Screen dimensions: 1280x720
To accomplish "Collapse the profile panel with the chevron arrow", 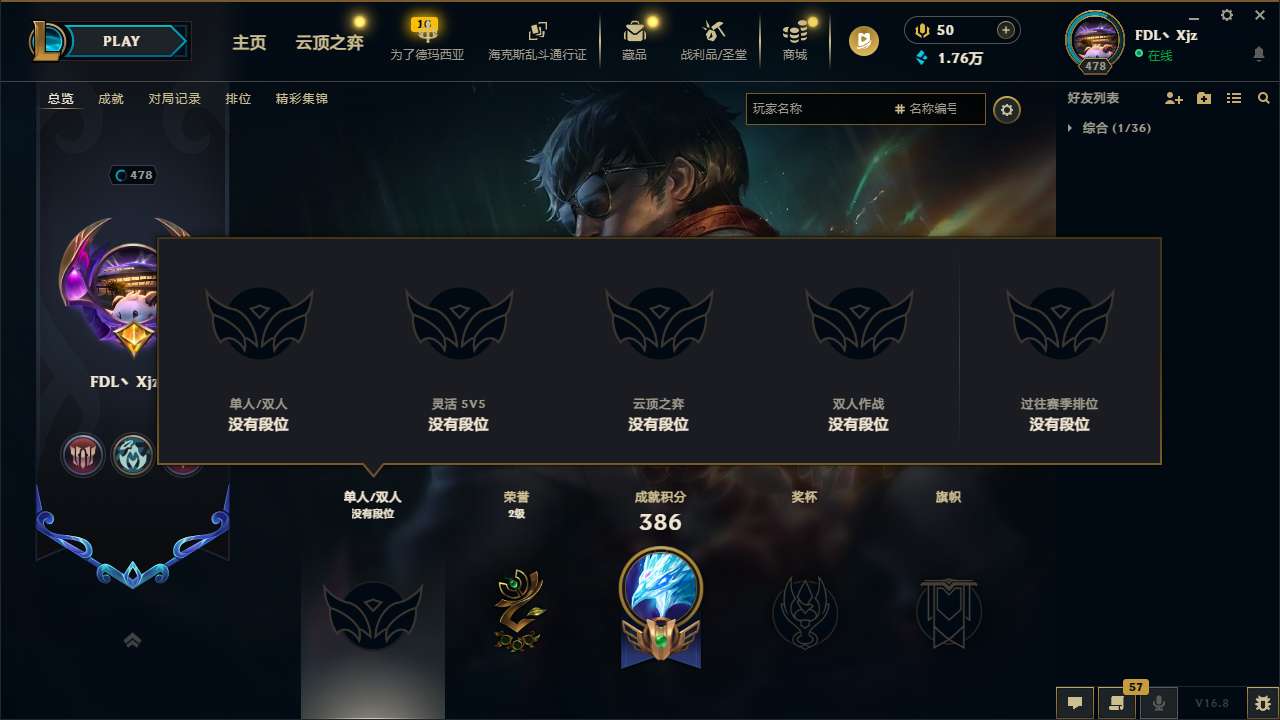I will pos(133,640).
